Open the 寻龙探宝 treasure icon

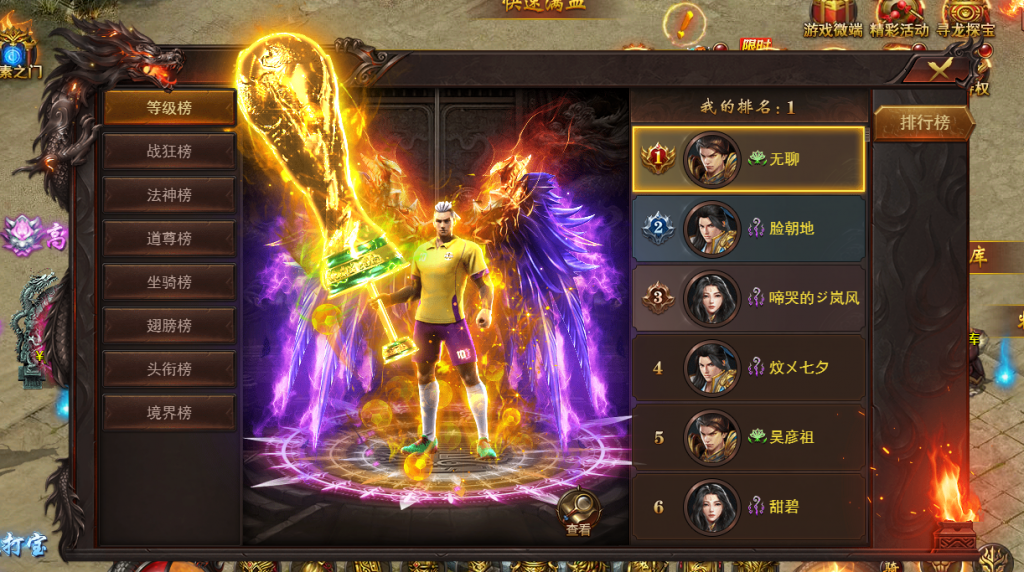[965, 19]
